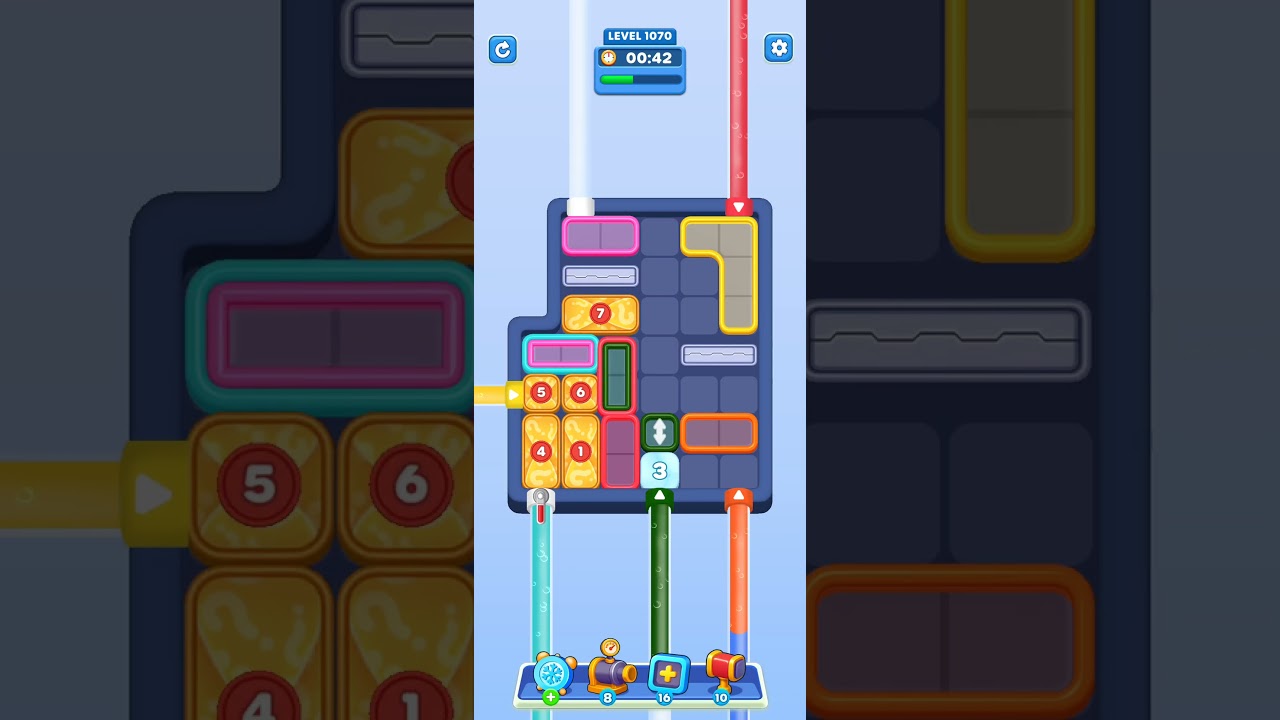Click the LEVEL 1070 banner
This screenshot has width=1280, height=720.
[x=640, y=36]
